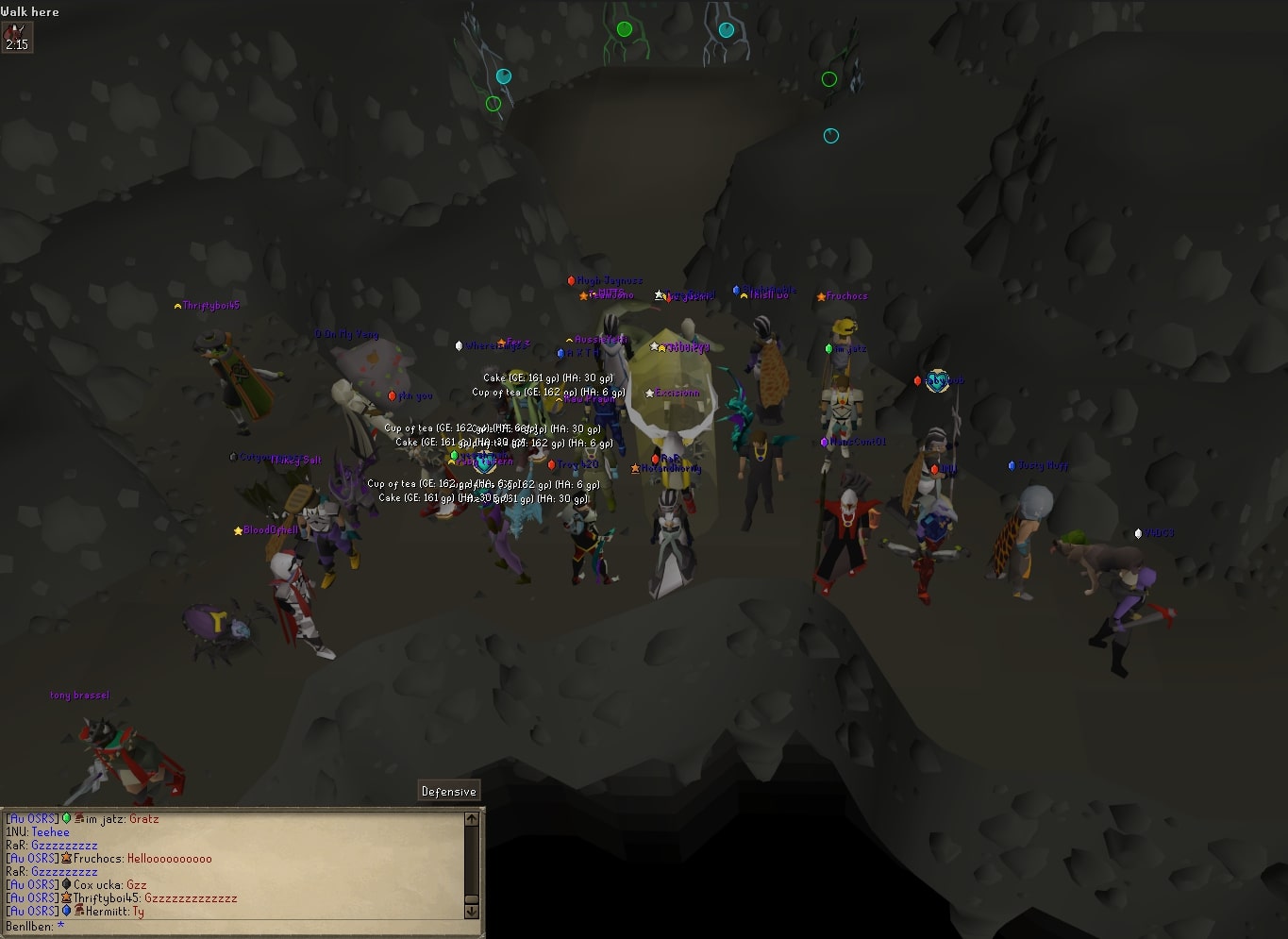This screenshot has height=939, width=1288.
Task: Click the gold star rank icon beside Fruchocs
Action: tap(67, 859)
